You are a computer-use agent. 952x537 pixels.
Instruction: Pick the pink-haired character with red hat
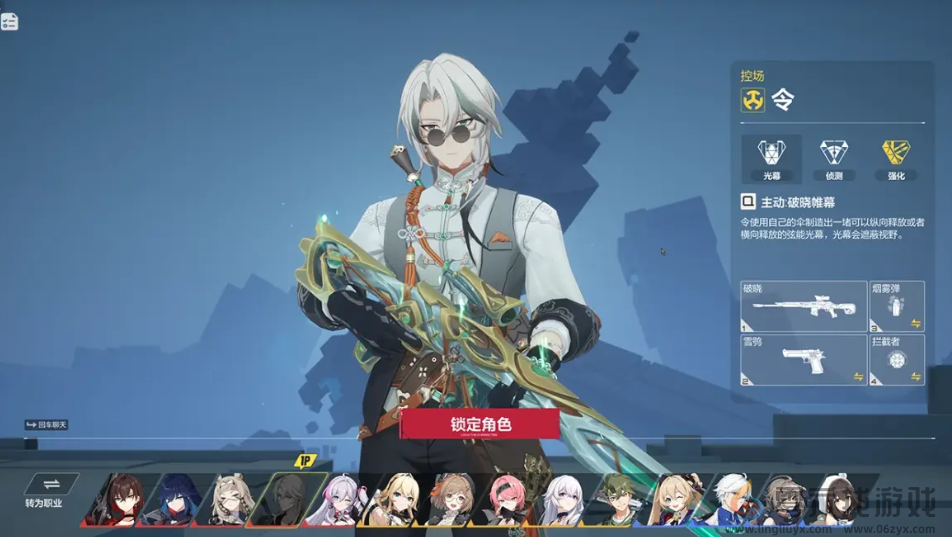509,499
